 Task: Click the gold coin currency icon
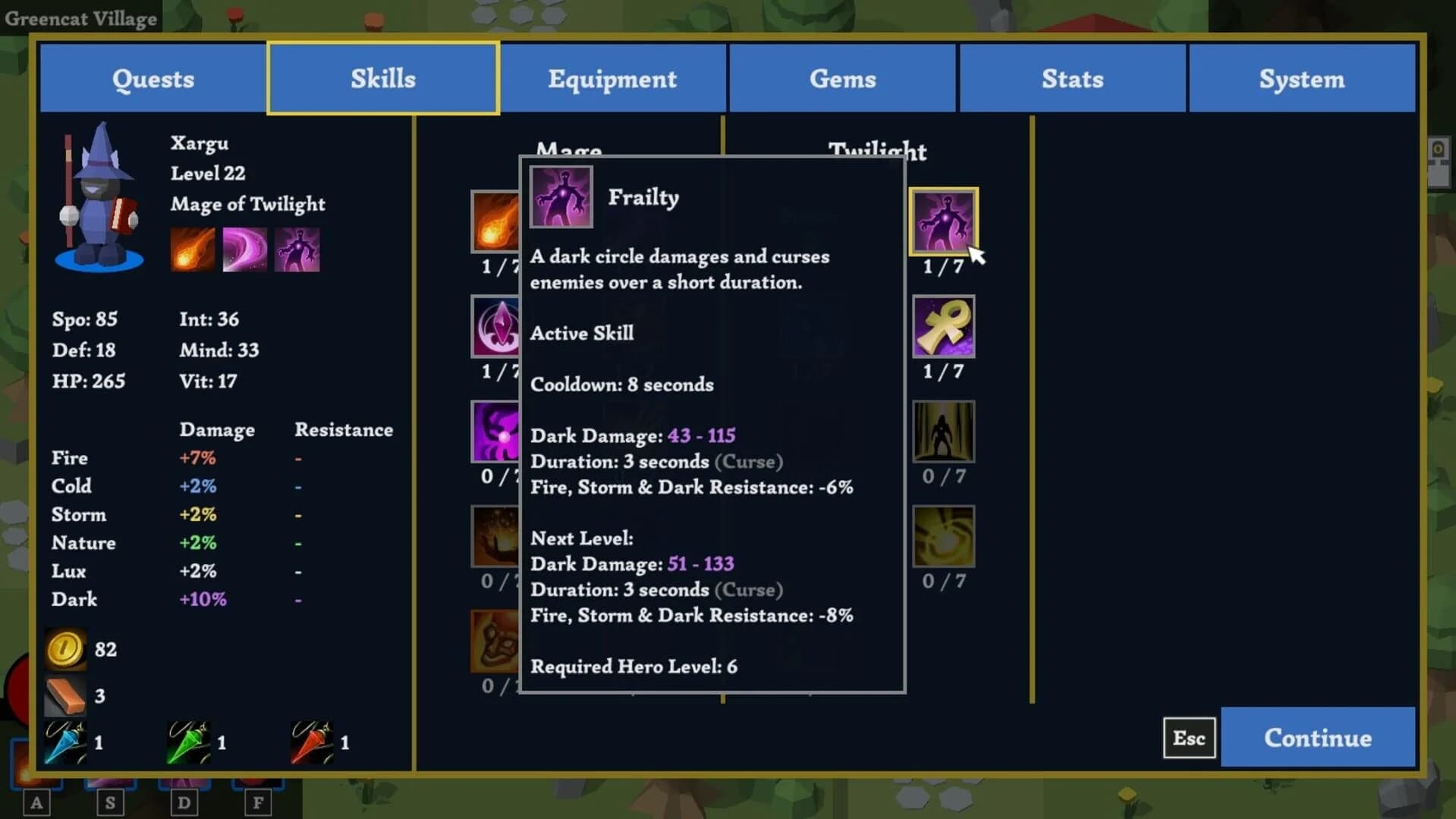[x=65, y=649]
